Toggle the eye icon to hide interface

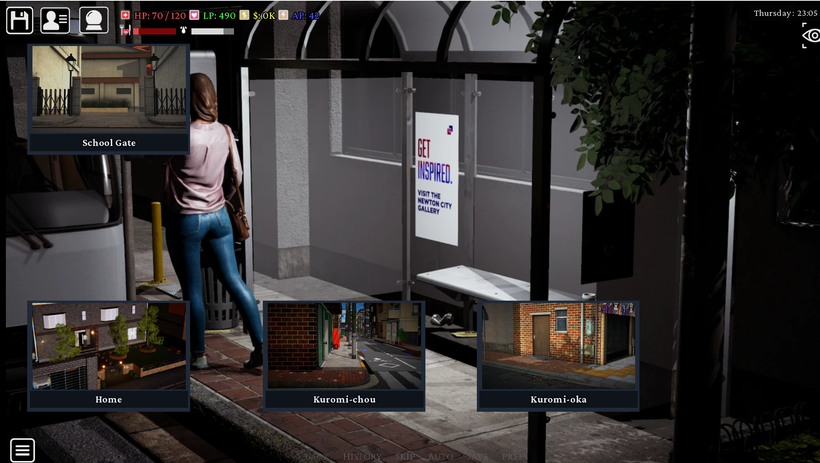pos(809,36)
